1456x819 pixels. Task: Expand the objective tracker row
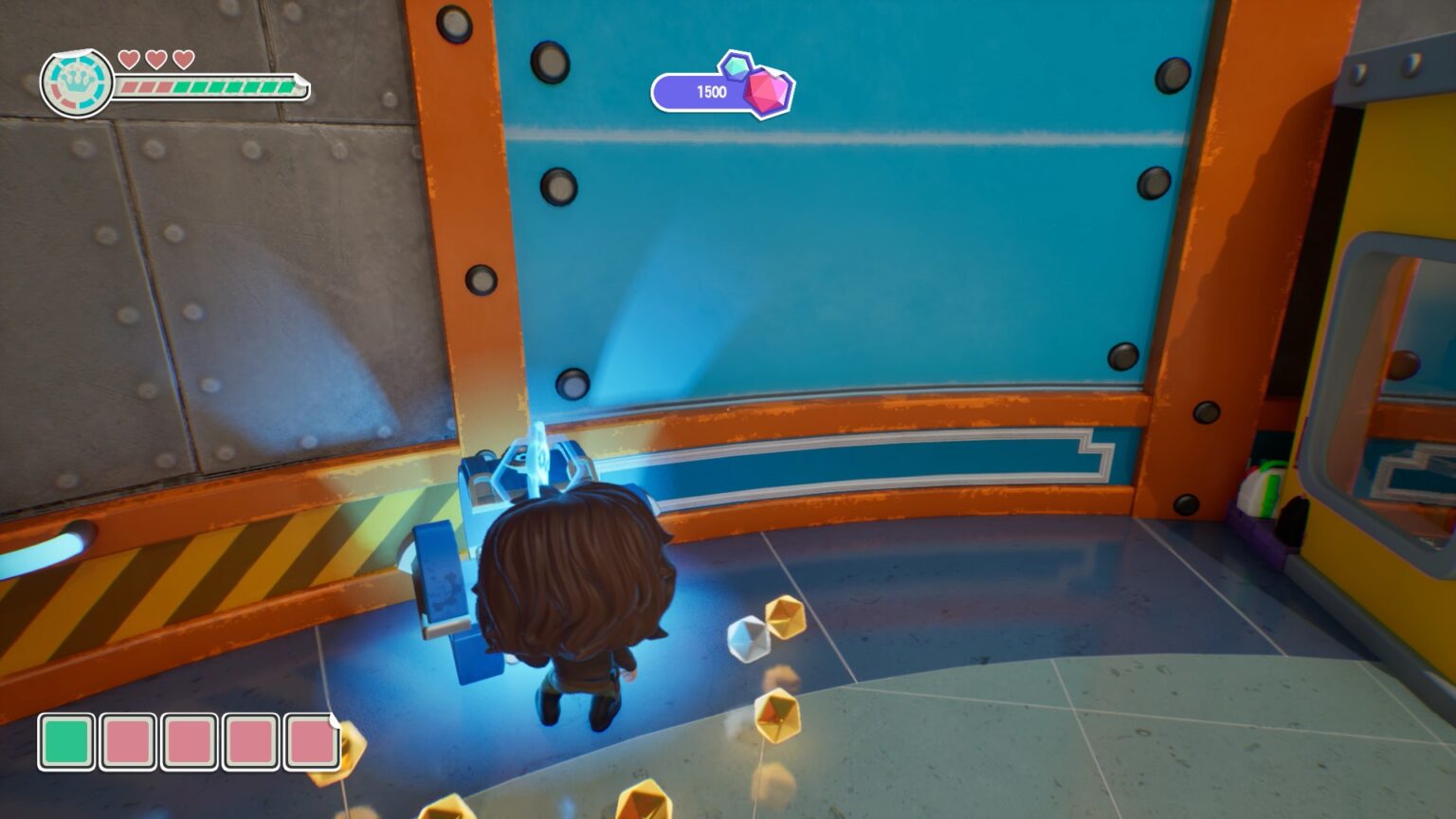(189, 743)
